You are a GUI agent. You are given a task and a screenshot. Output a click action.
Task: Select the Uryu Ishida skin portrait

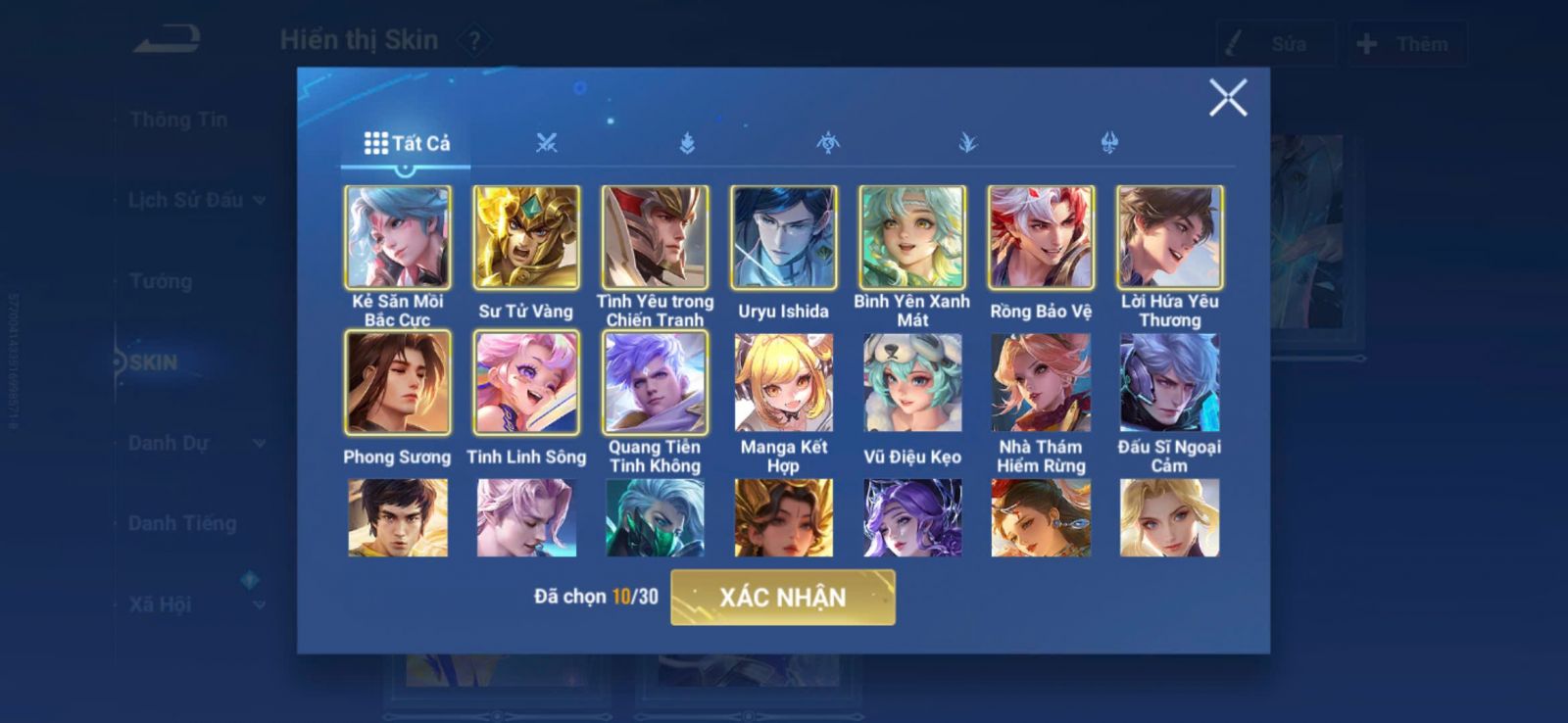(x=783, y=237)
